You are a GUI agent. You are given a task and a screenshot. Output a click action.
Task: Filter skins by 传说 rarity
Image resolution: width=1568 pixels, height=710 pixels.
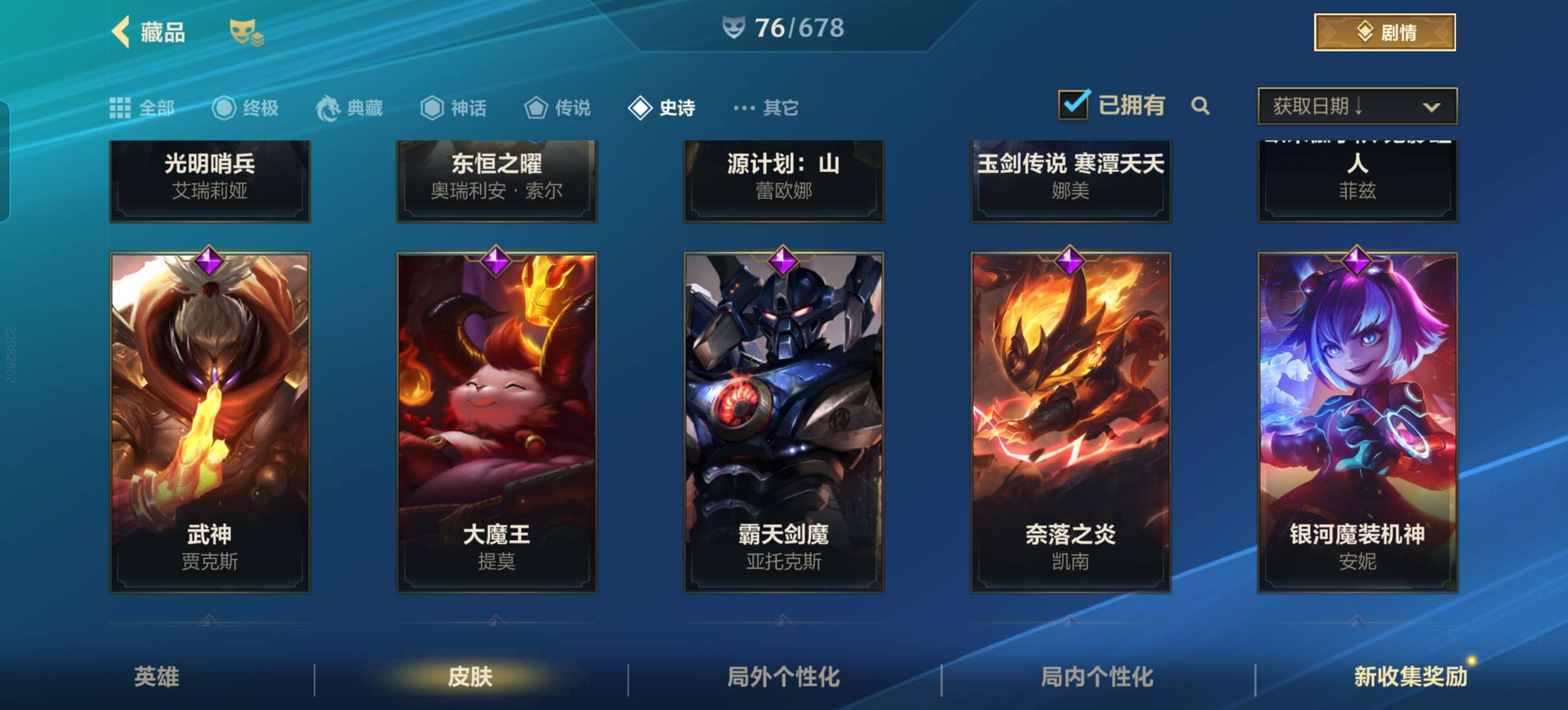558,108
